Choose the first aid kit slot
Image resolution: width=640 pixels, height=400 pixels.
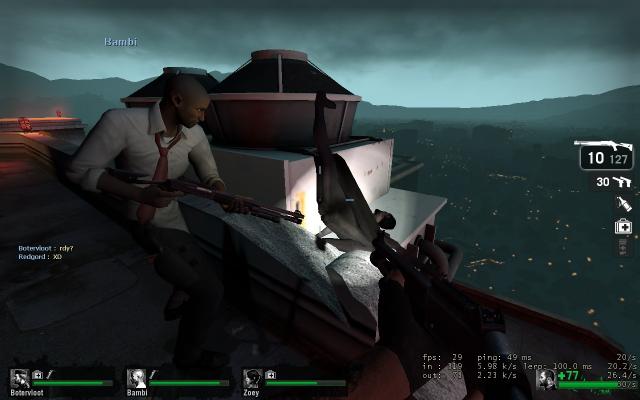(623, 226)
